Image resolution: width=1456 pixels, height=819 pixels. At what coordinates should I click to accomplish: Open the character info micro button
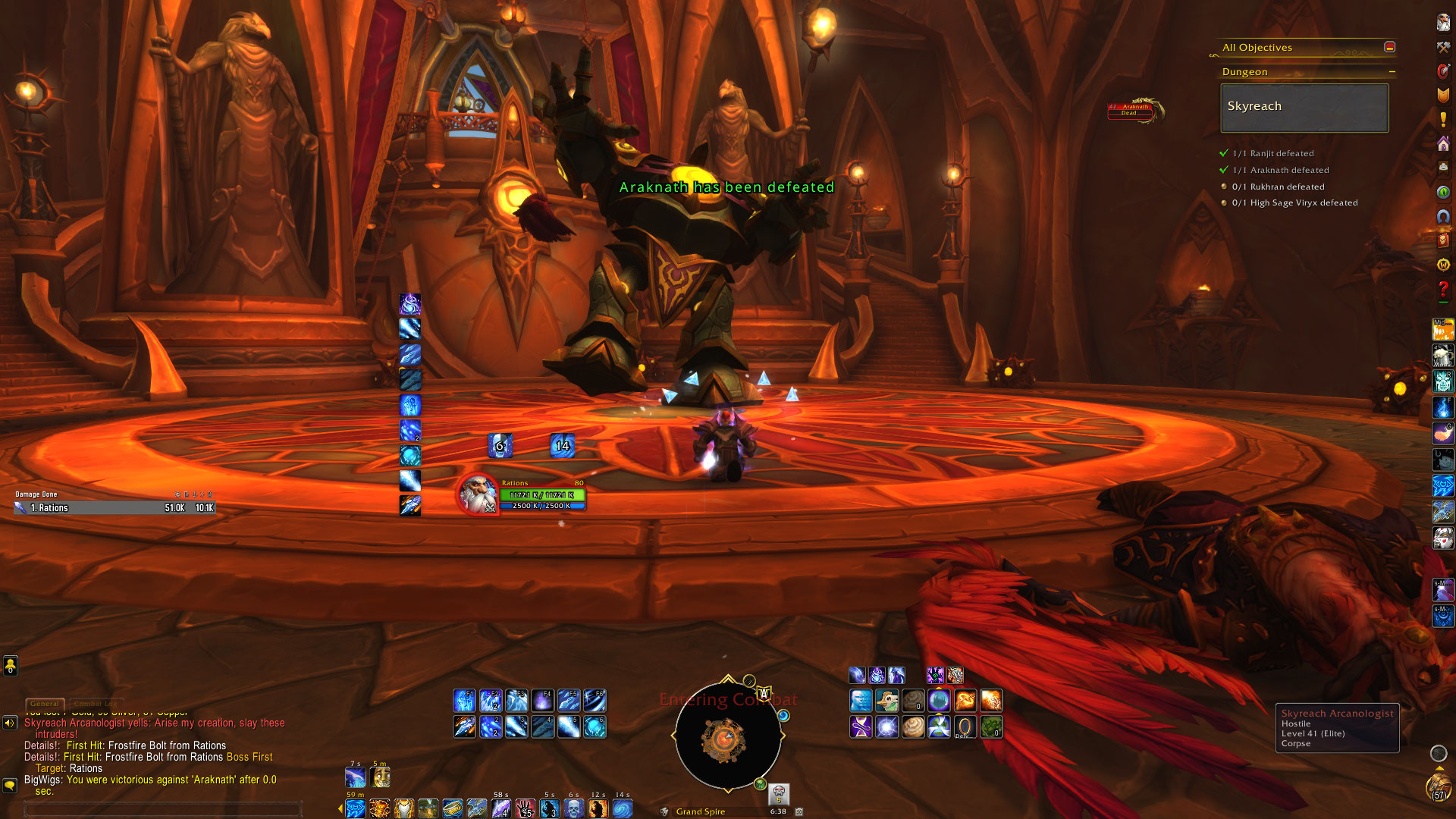pyautogui.click(x=1443, y=23)
